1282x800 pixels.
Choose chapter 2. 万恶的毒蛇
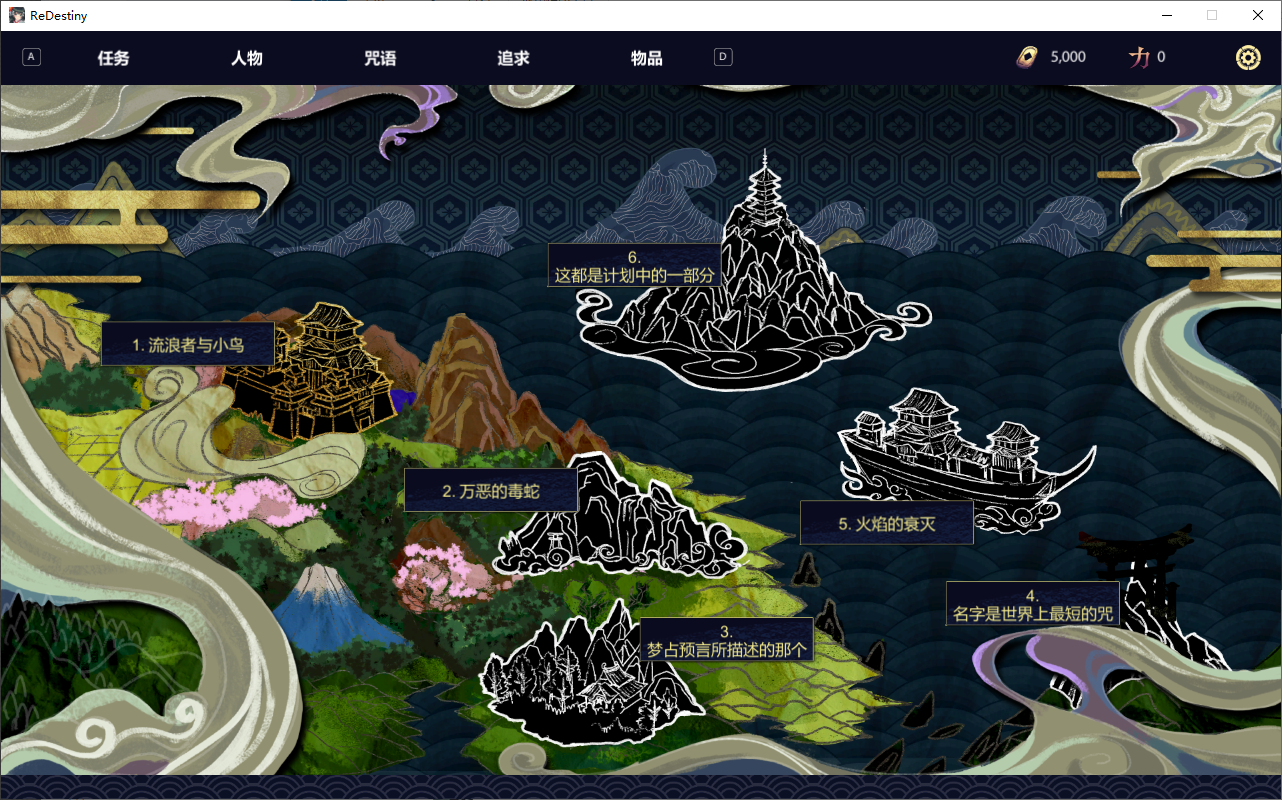click(490, 491)
